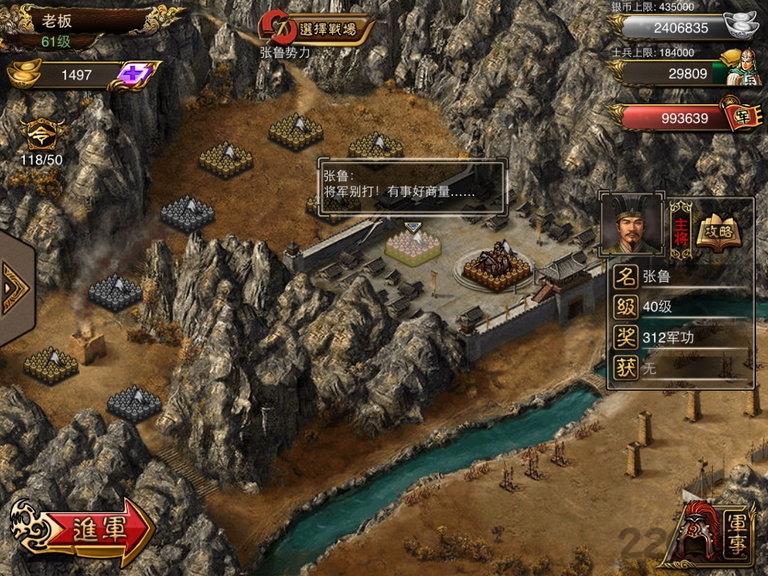Click the red 军 banner icon

point(740,118)
